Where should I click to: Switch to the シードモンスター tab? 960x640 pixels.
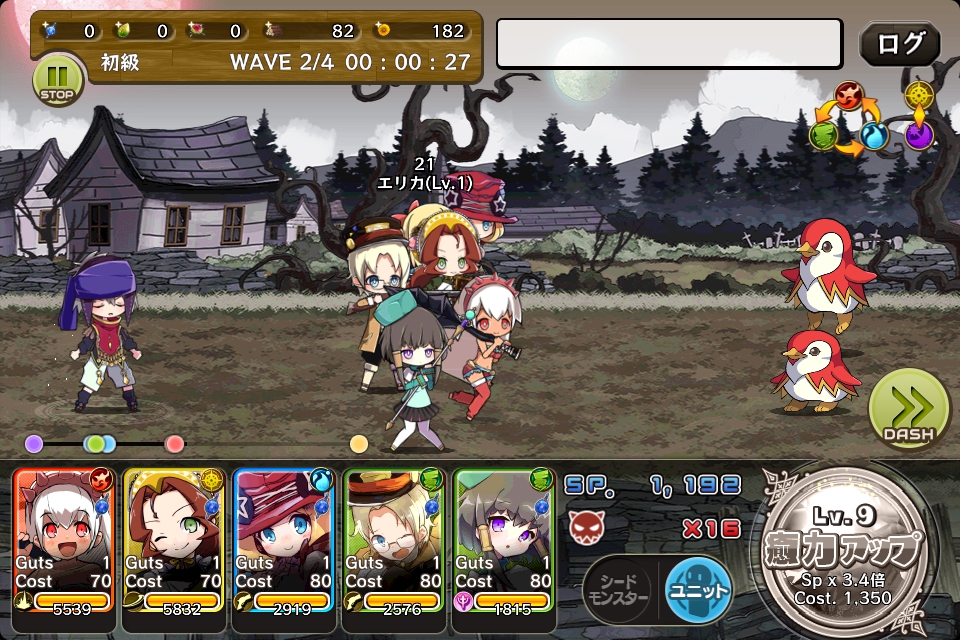tap(618, 587)
